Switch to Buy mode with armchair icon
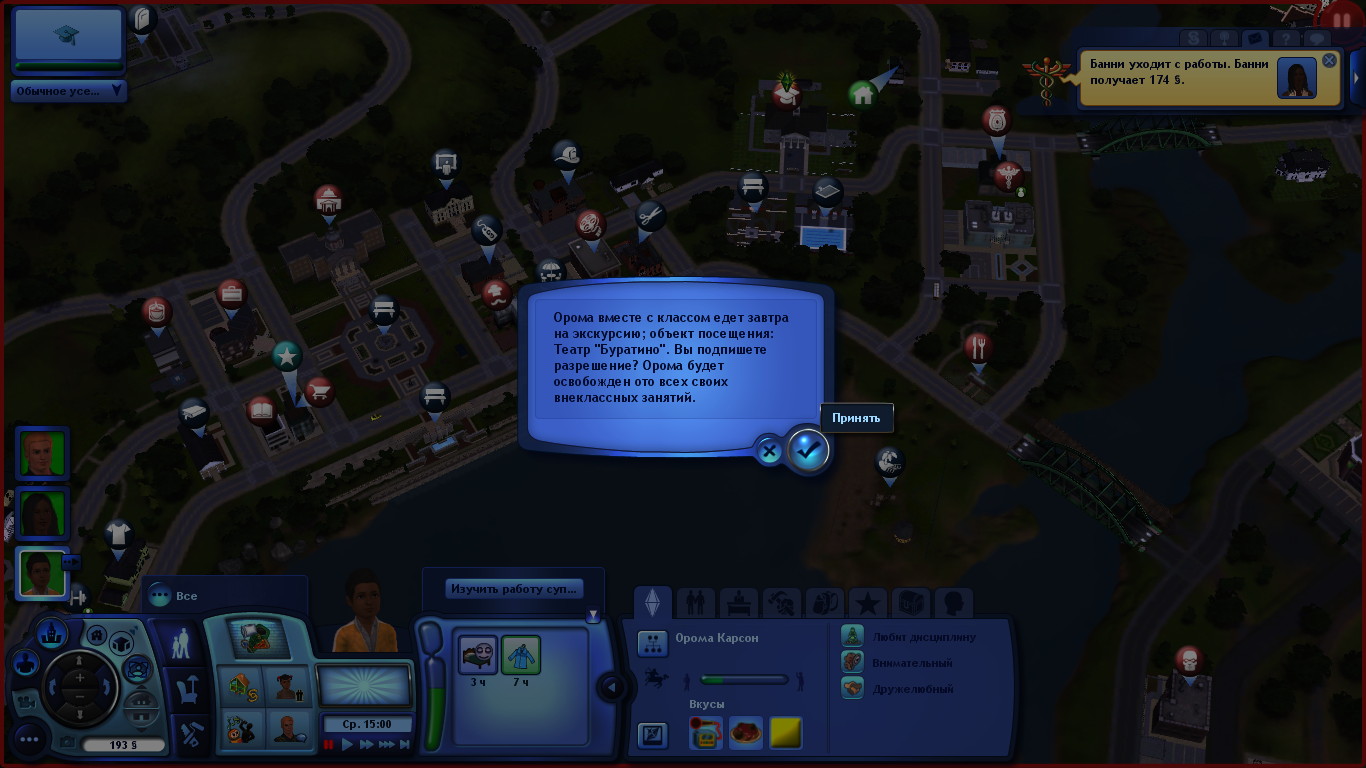Viewport: 1366px width, 768px height. click(188, 688)
